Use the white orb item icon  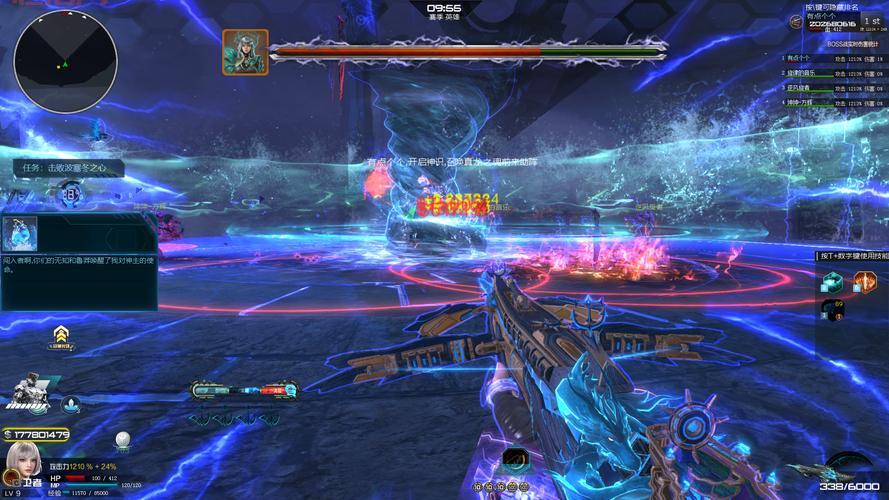(x=122, y=439)
